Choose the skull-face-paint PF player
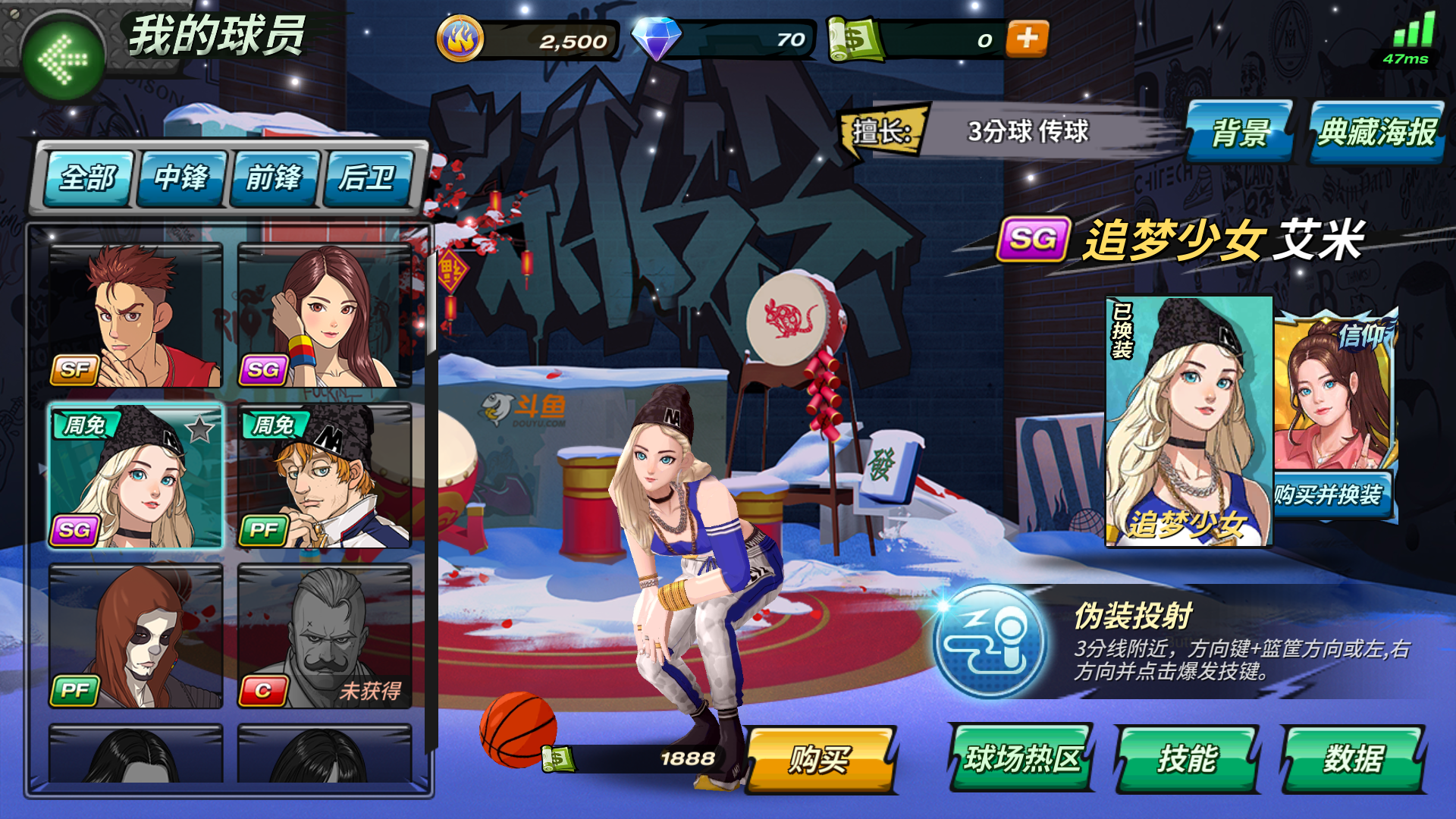This screenshot has width=1456, height=819. pyautogui.click(x=136, y=635)
